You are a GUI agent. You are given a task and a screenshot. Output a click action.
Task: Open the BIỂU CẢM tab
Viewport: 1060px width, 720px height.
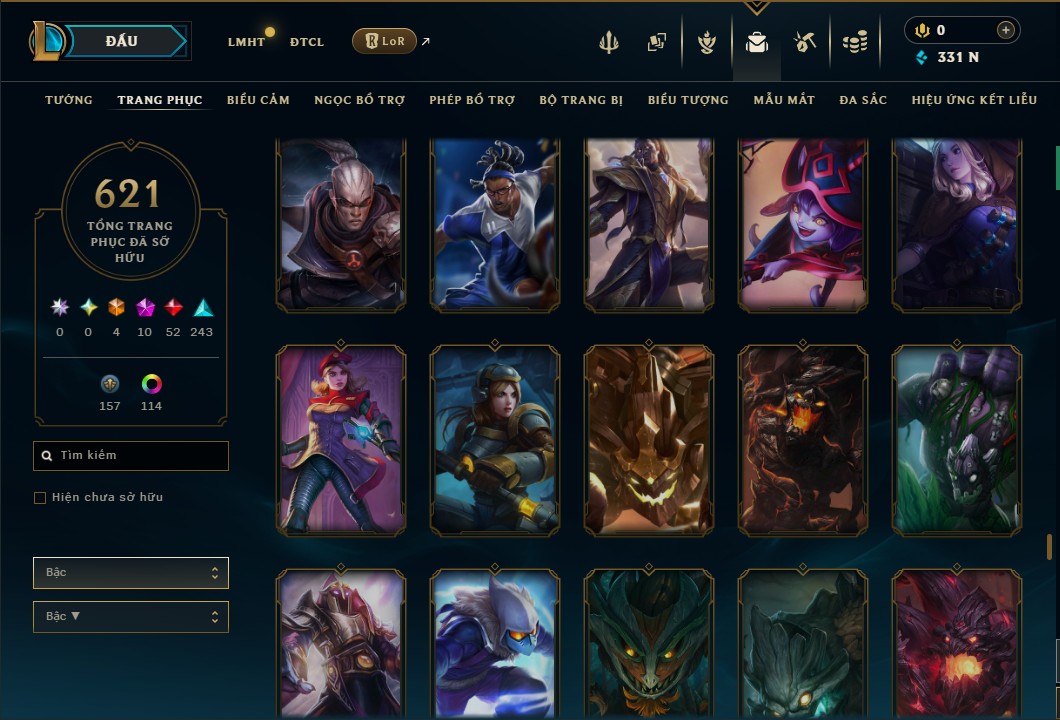tap(258, 100)
